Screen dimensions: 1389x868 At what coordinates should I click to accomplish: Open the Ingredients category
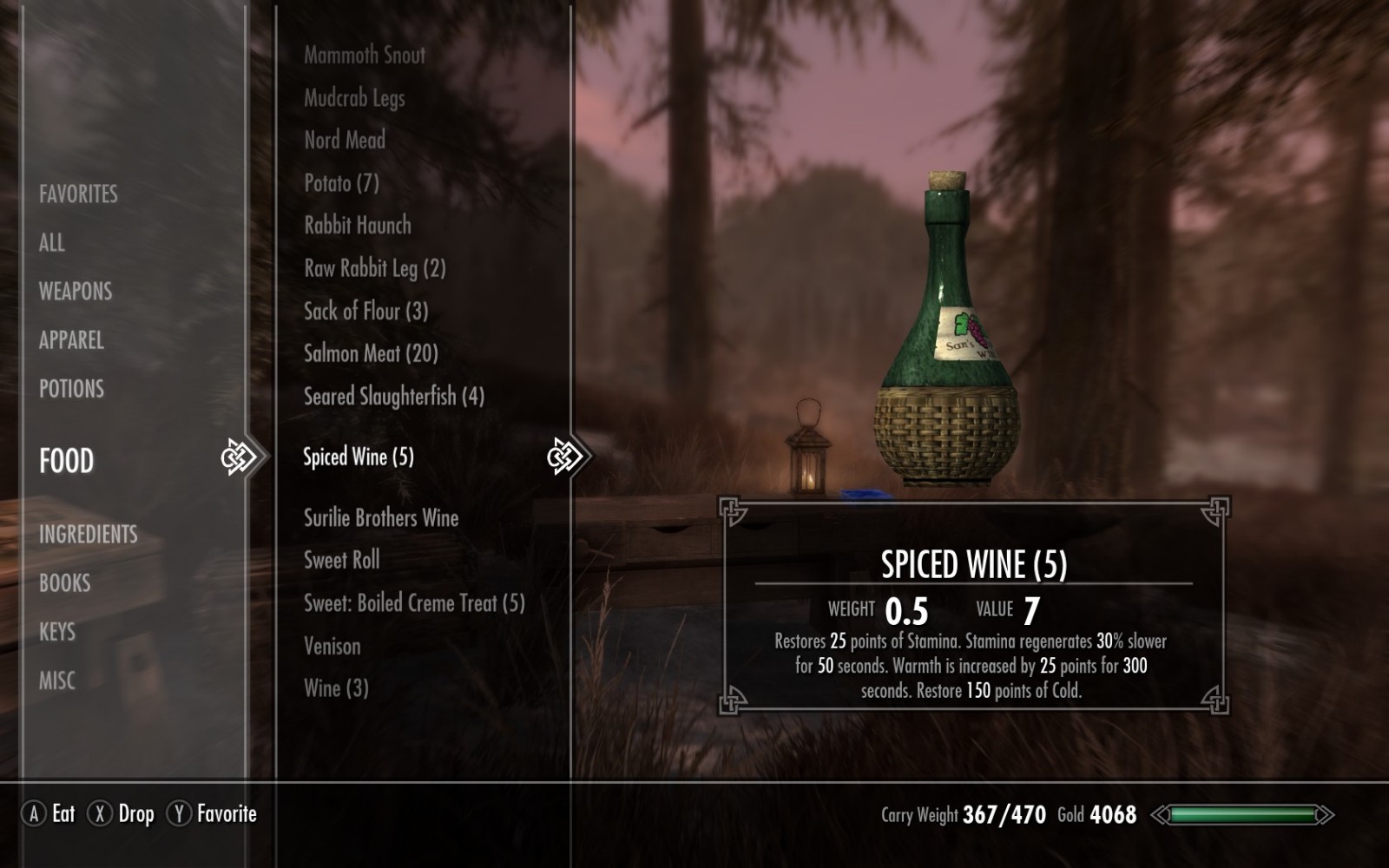(x=88, y=534)
